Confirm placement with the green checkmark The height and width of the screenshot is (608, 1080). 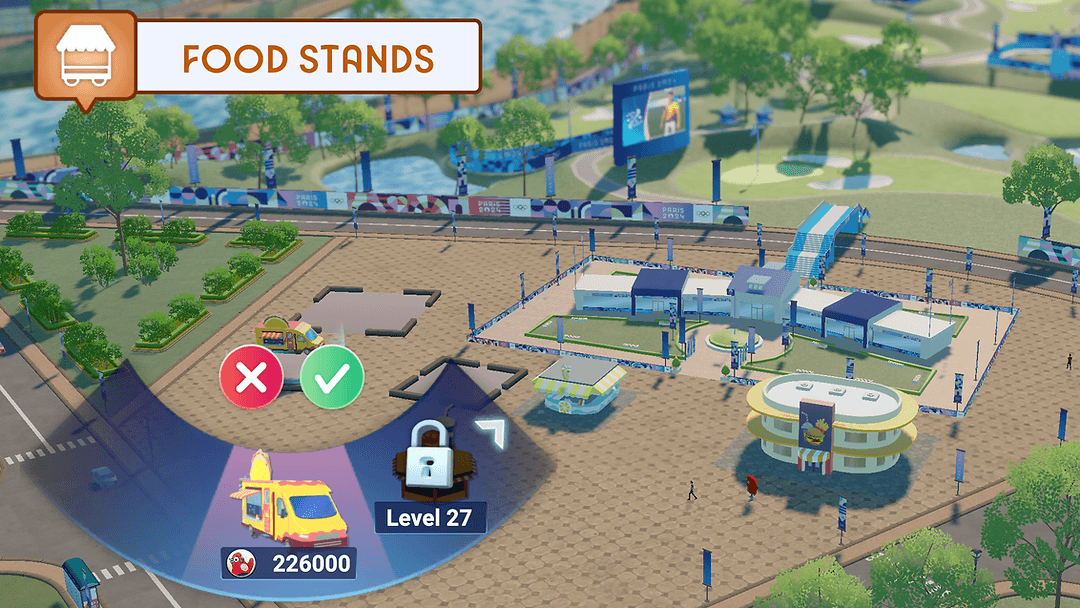332,377
